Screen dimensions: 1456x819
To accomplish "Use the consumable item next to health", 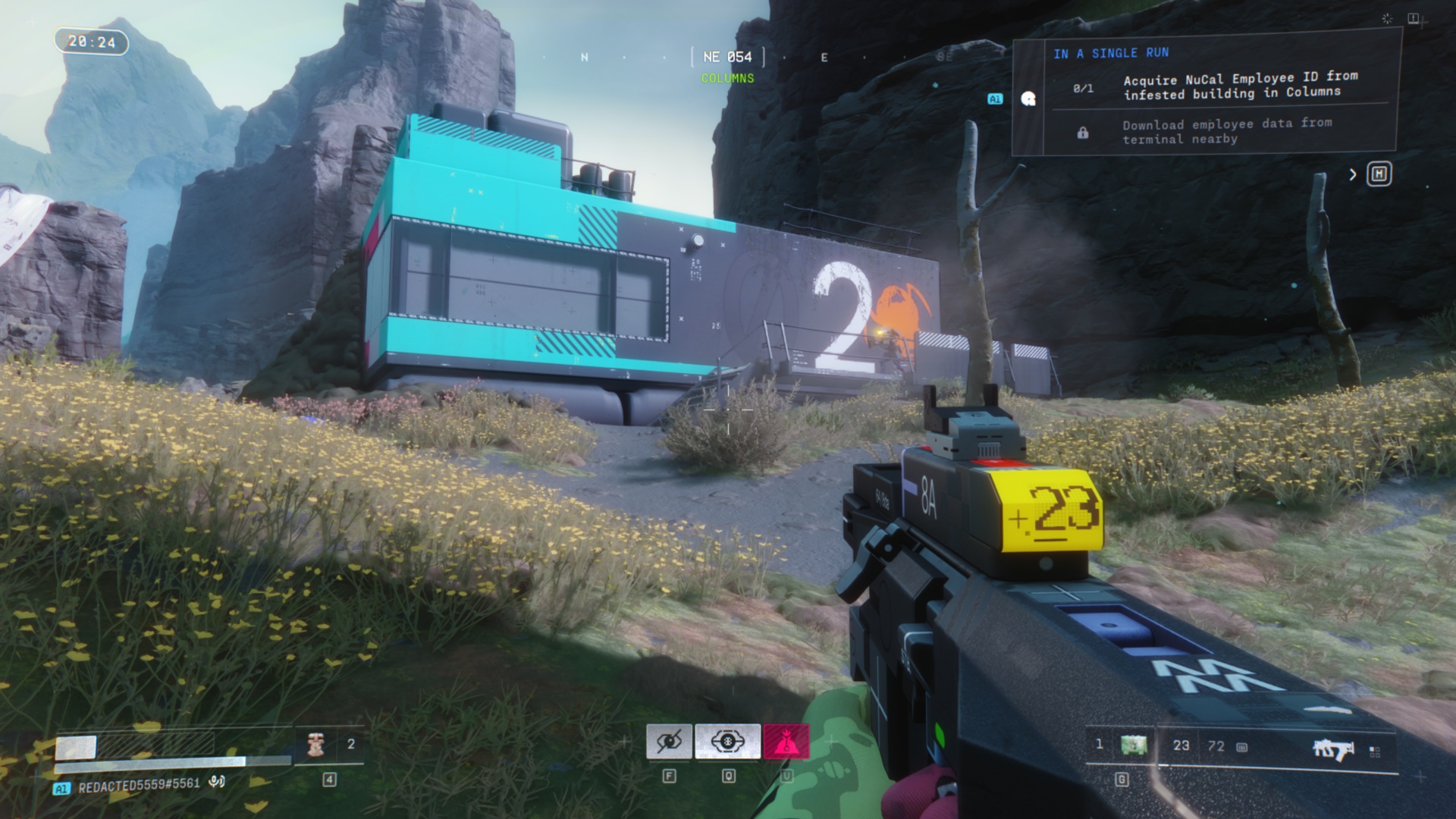I will click(316, 745).
